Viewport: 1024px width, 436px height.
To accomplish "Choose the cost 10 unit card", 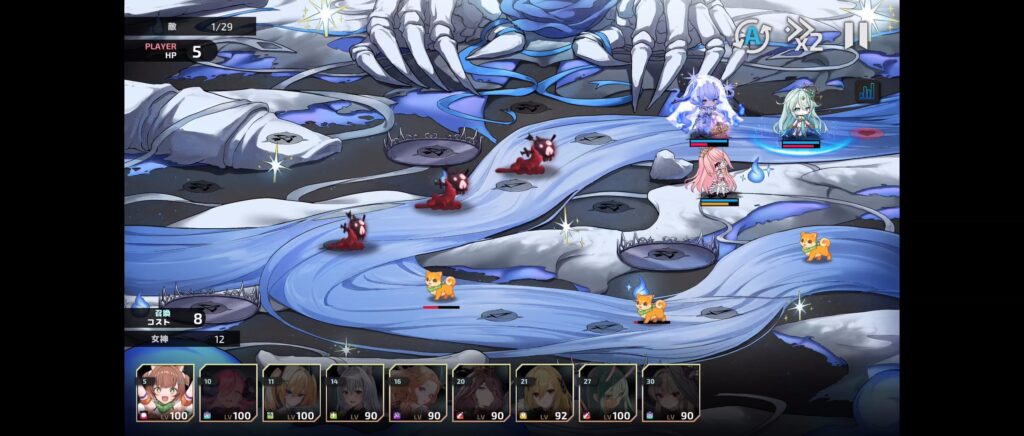I will pyautogui.click(x=228, y=392).
